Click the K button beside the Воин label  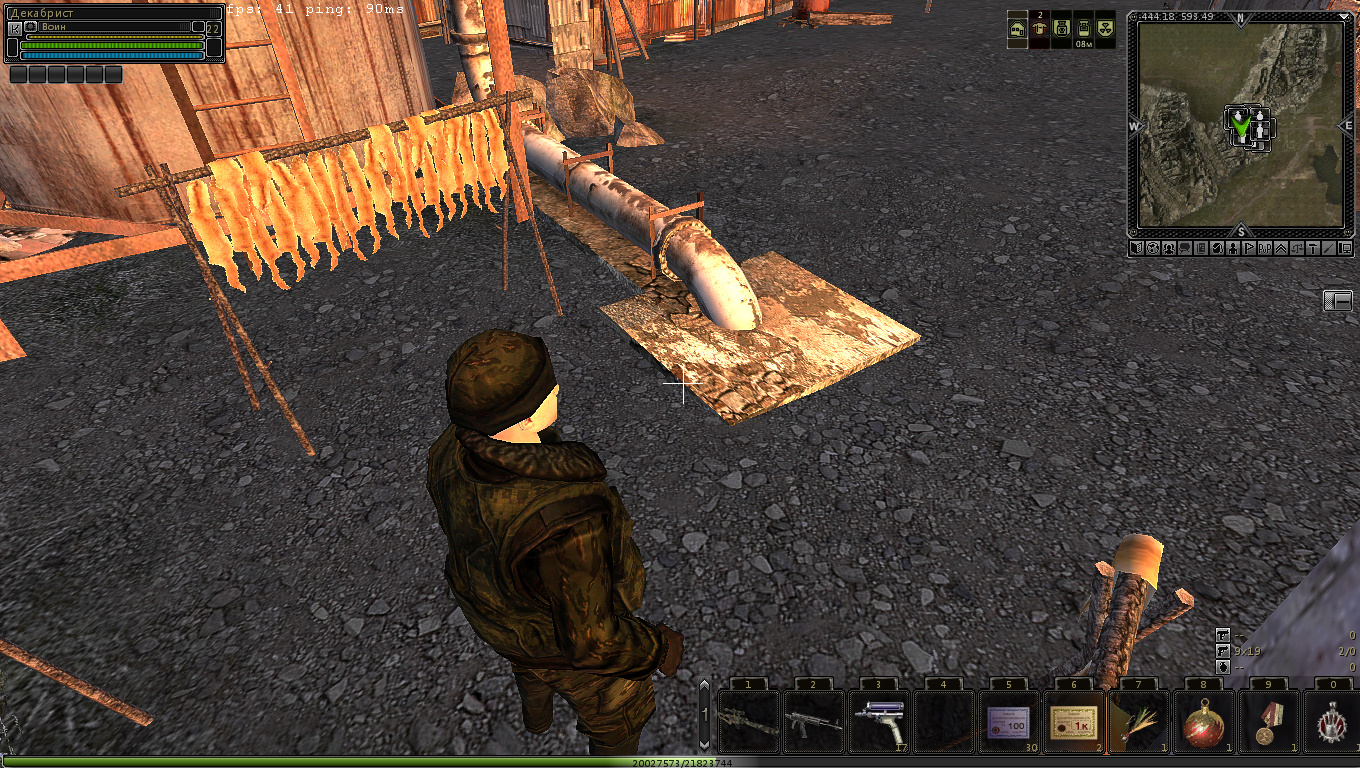click(15, 29)
